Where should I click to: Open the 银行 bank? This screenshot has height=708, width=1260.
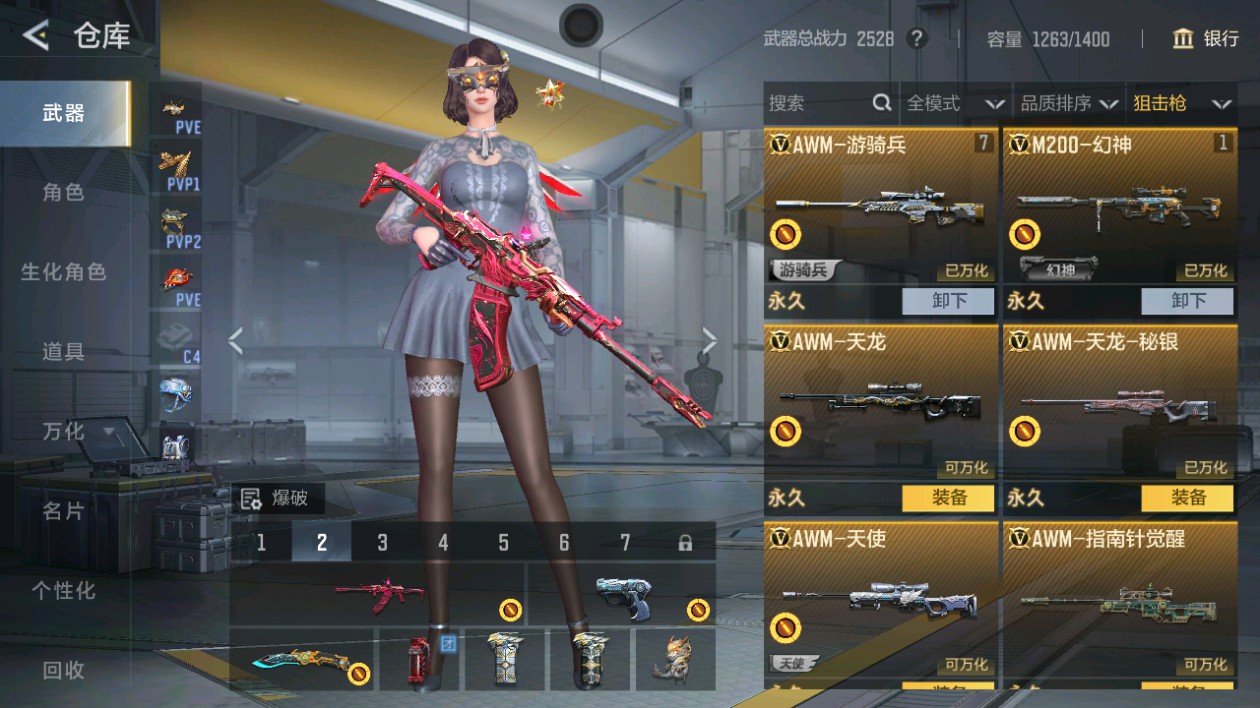click(x=1205, y=39)
